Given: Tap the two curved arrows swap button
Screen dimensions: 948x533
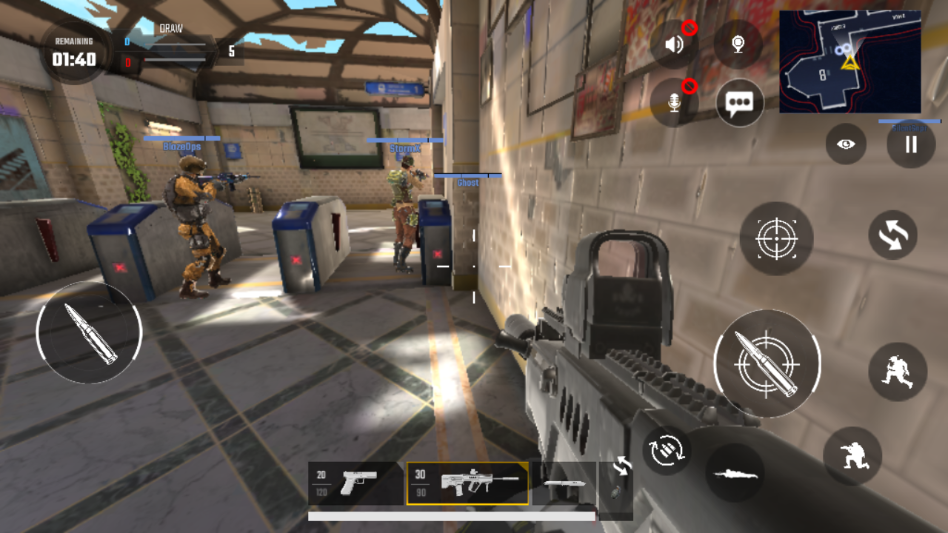Looking at the screenshot, I should click(x=893, y=235).
